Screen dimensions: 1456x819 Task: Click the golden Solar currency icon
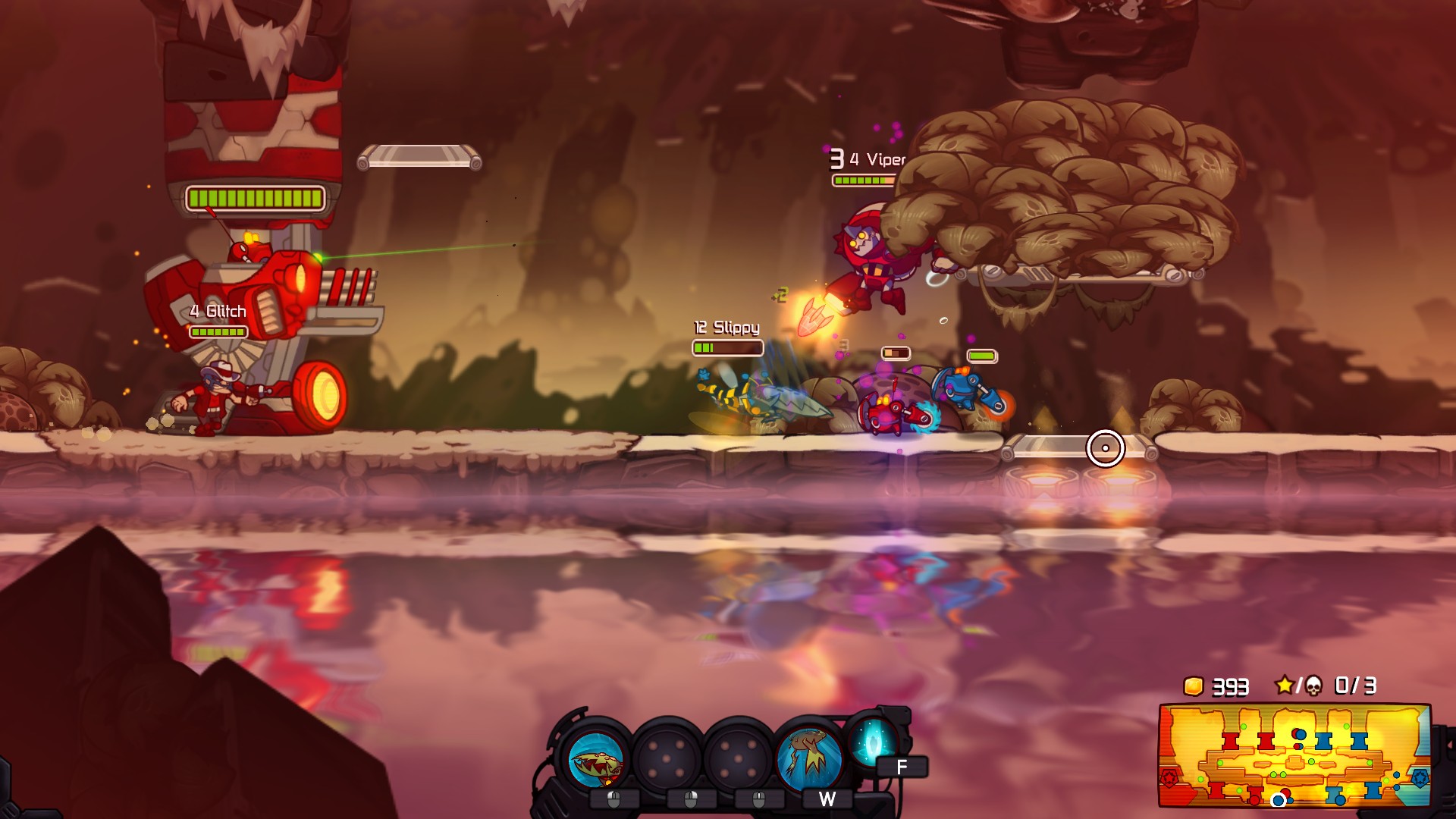[1194, 686]
